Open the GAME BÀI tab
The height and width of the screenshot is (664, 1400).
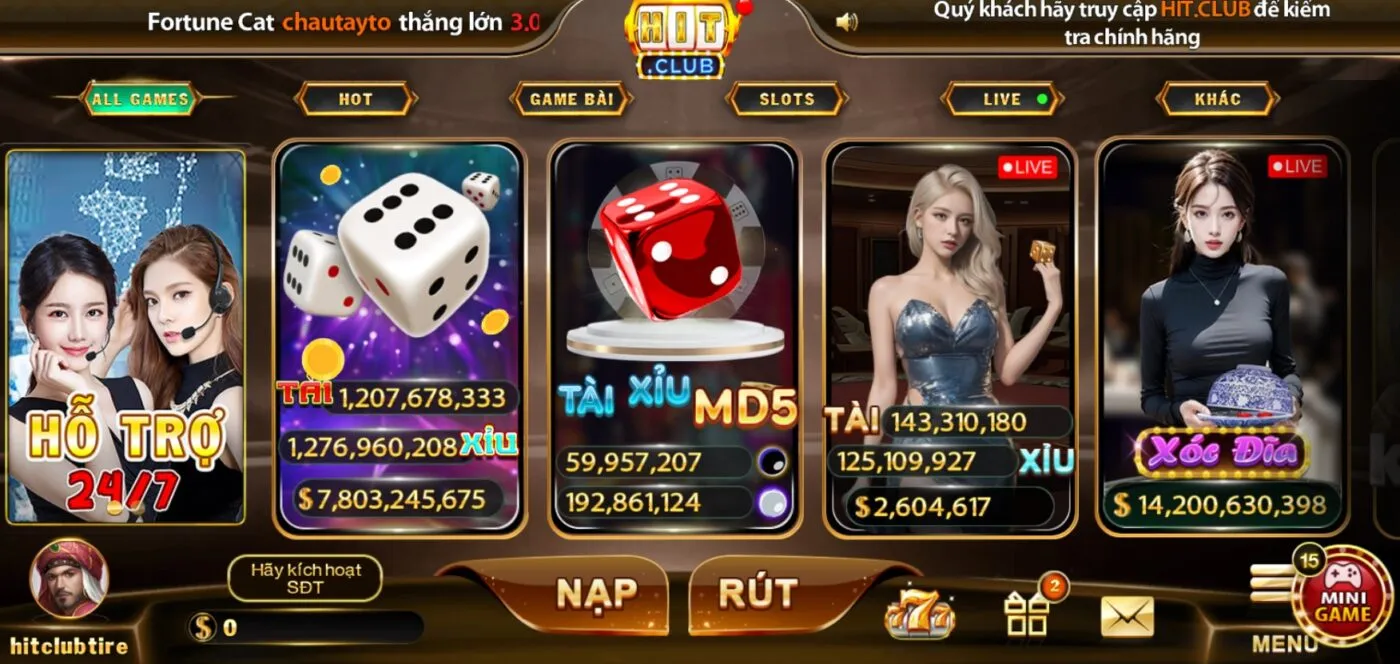570,99
